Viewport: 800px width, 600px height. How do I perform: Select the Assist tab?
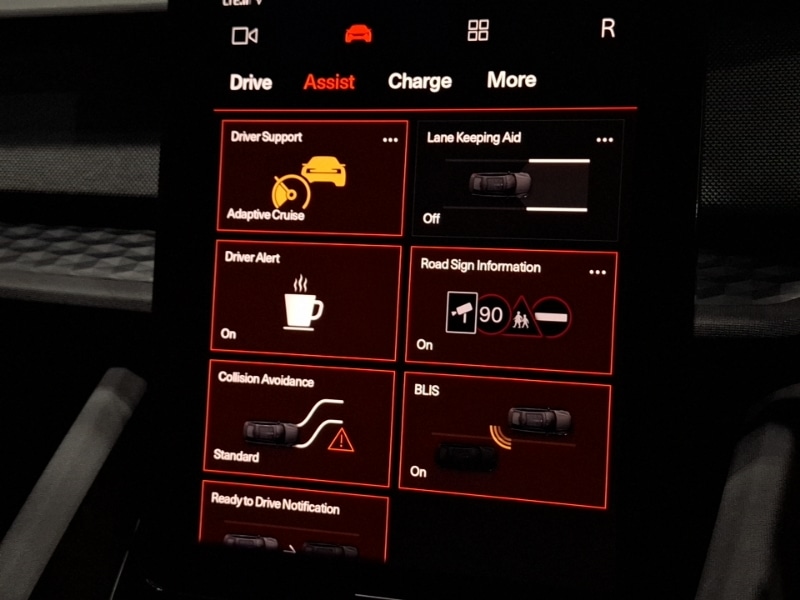329,82
